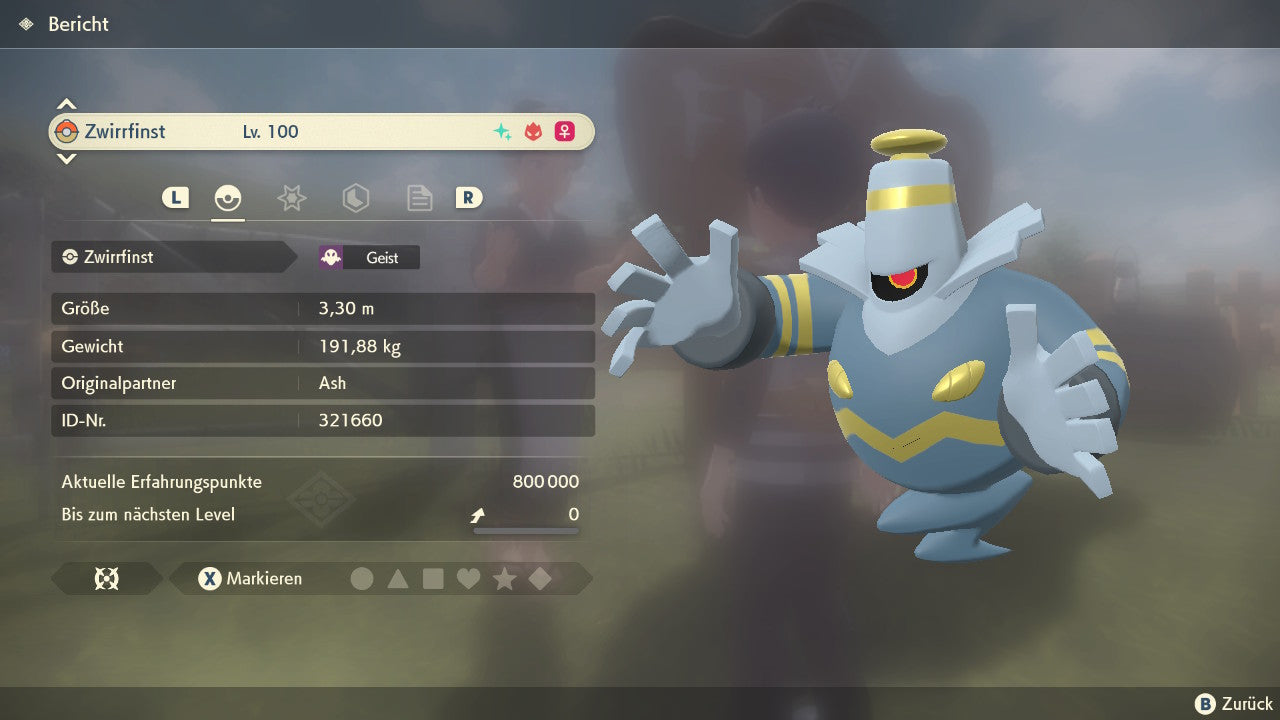The width and height of the screenshot is (1280, 720).
Task: Switch to the Poké Ball info tab
Action: pos(228,198)
